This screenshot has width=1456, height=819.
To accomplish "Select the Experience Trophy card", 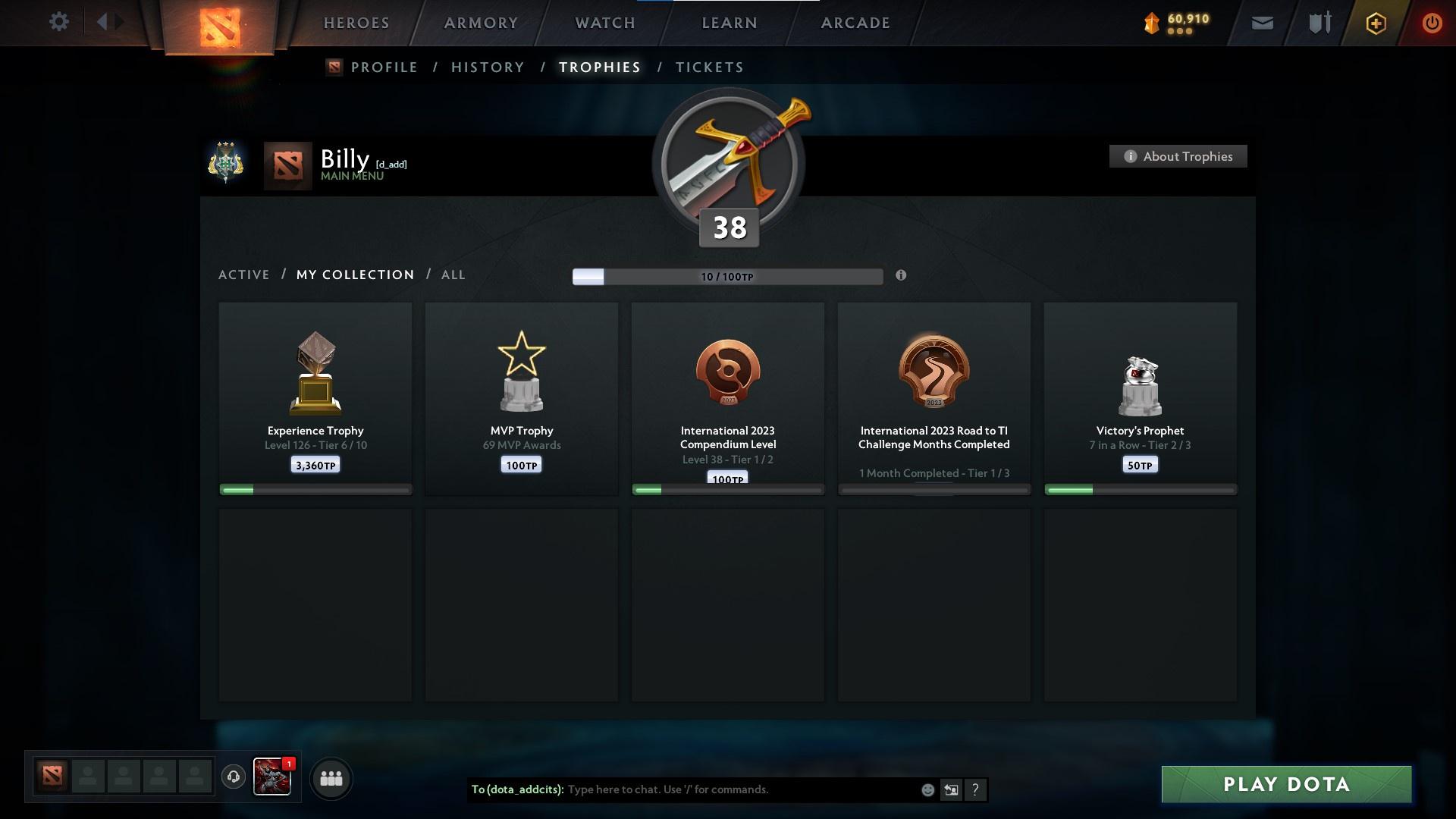I will coord(314,398).
